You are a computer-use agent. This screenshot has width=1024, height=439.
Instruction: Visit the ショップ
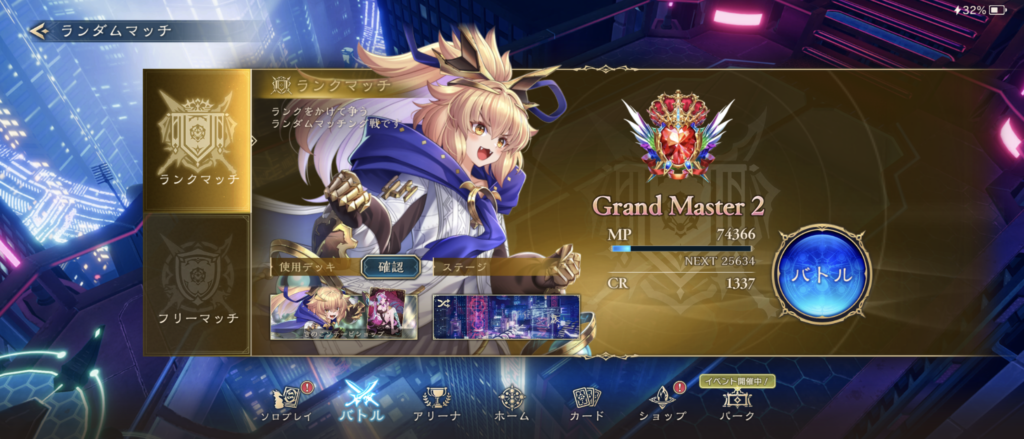[x=662, y=403]
